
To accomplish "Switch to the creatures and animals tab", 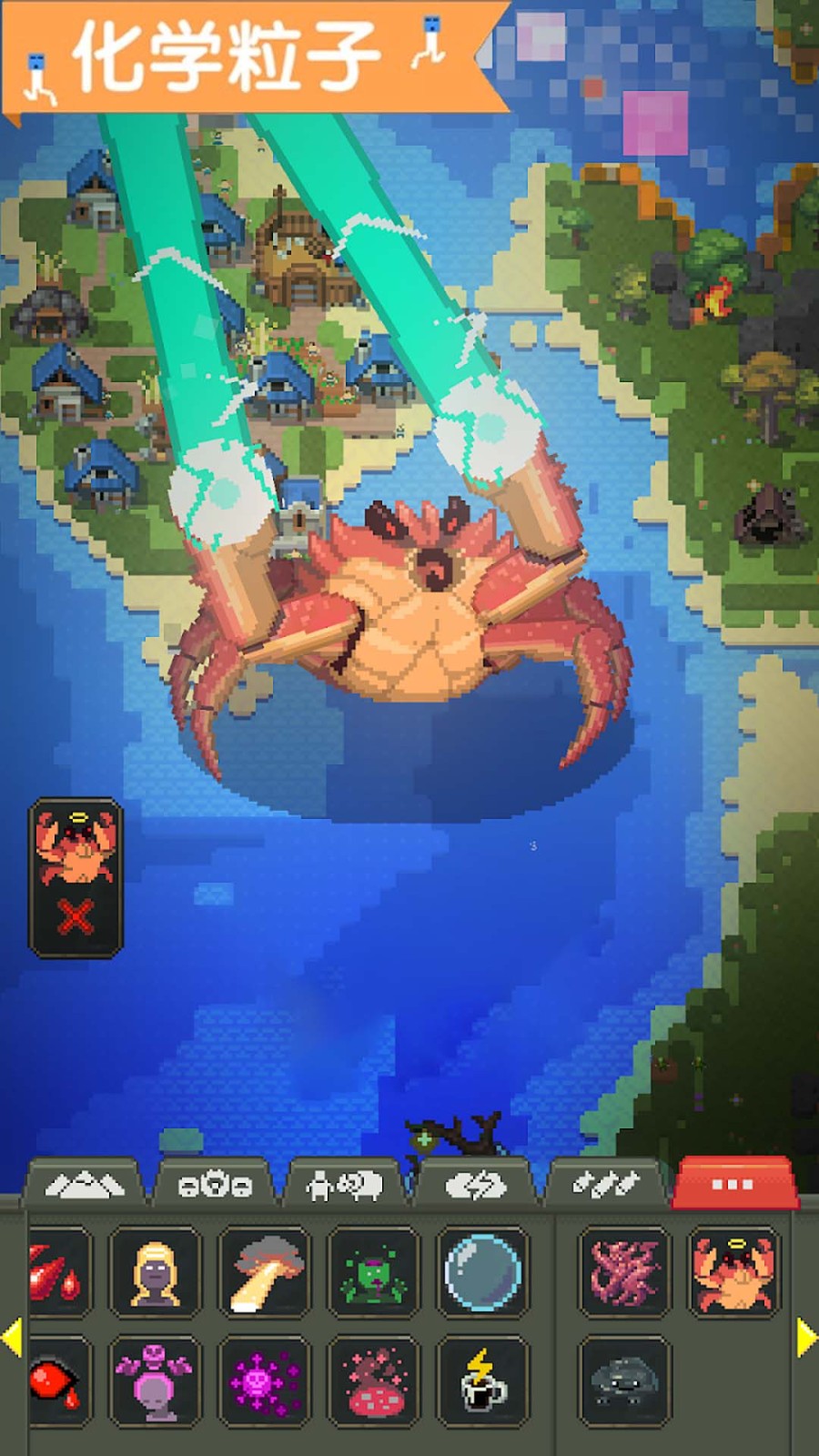I will 345,1185.
